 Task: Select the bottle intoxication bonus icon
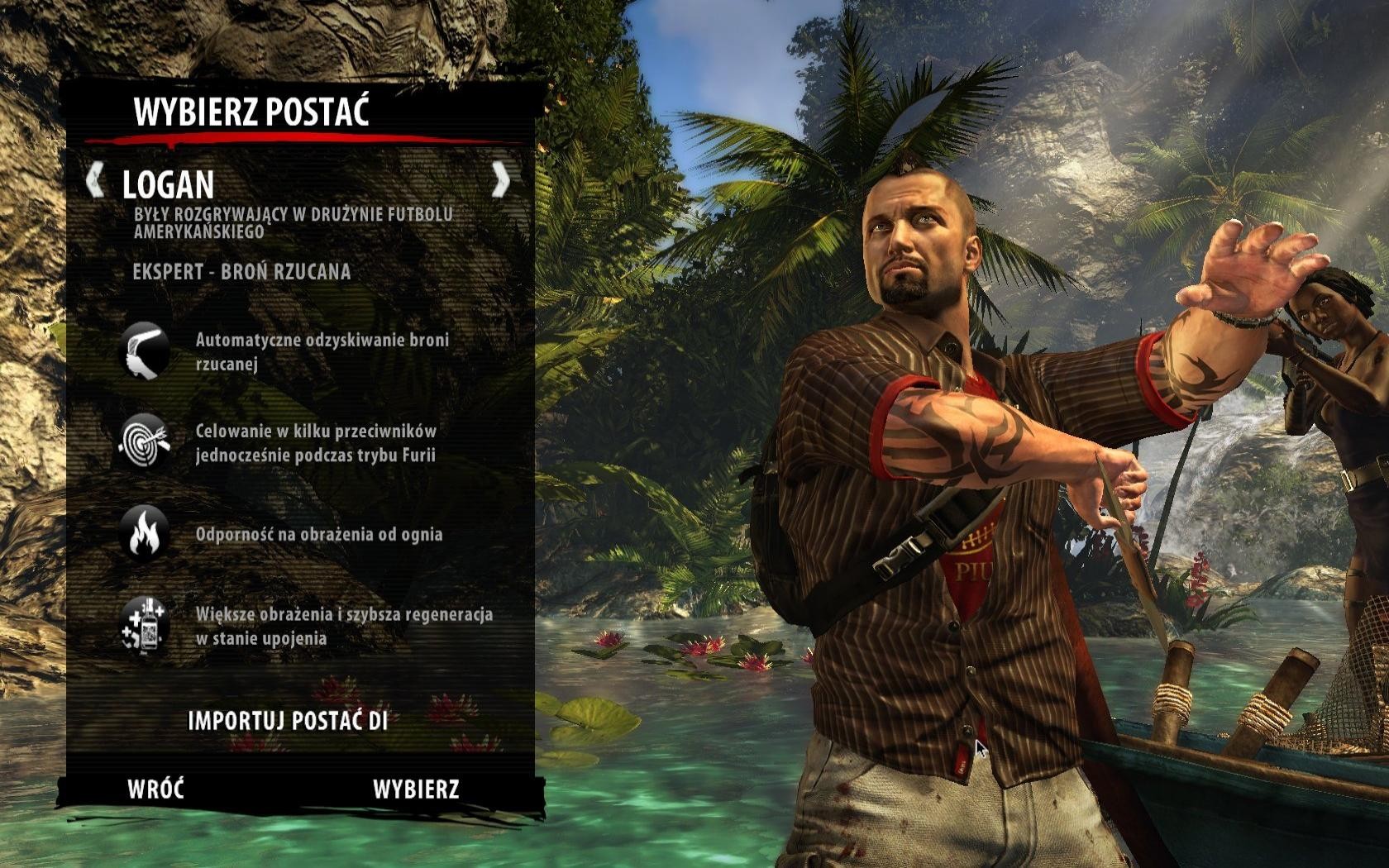tap(145, 625)
